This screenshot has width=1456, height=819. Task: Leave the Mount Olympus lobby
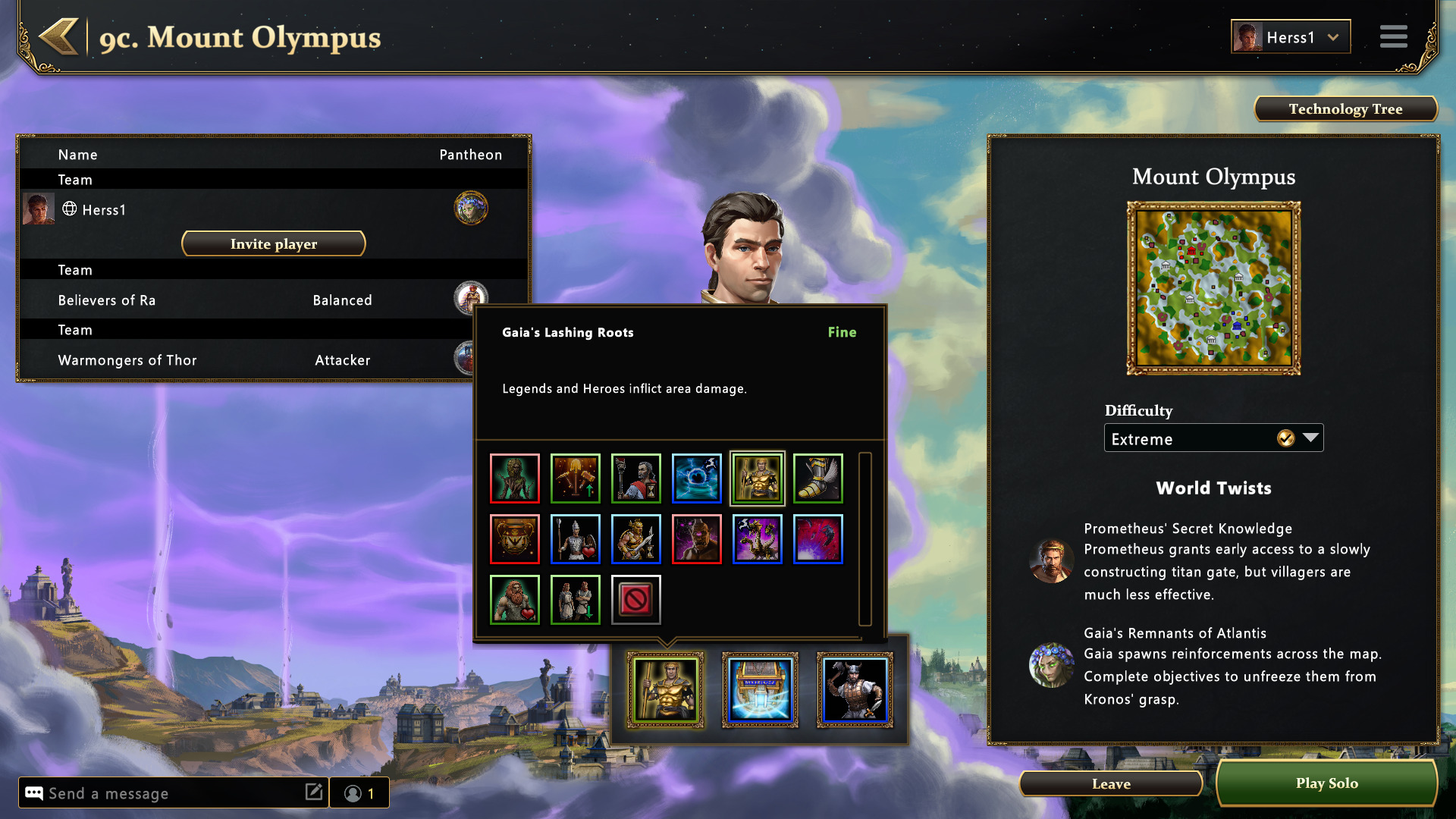[x=1110, y=784]
